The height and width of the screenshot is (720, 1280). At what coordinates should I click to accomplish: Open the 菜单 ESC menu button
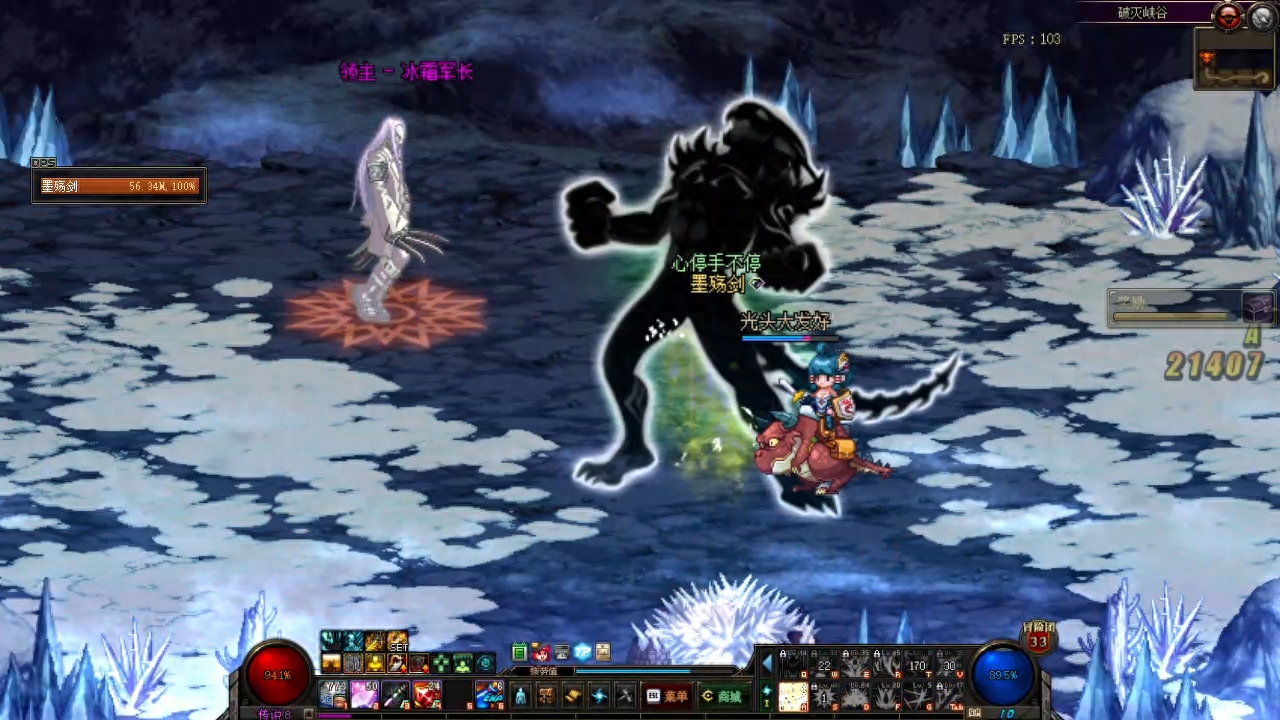667,696
